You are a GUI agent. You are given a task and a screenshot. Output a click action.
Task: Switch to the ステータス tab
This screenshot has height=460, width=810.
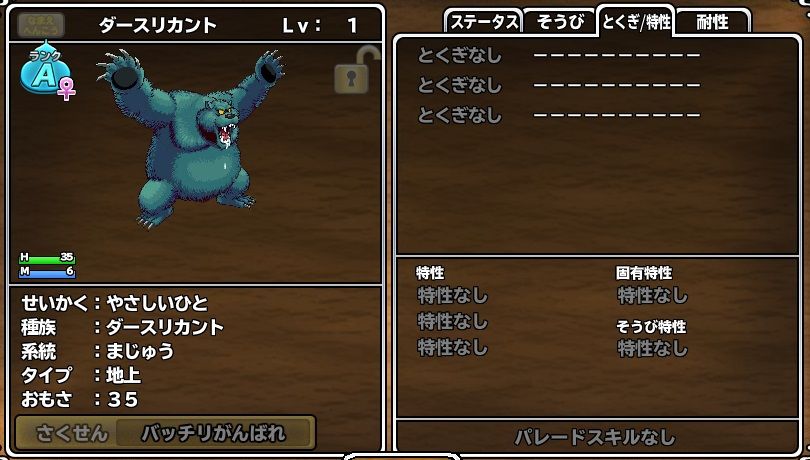coord(484,22)
